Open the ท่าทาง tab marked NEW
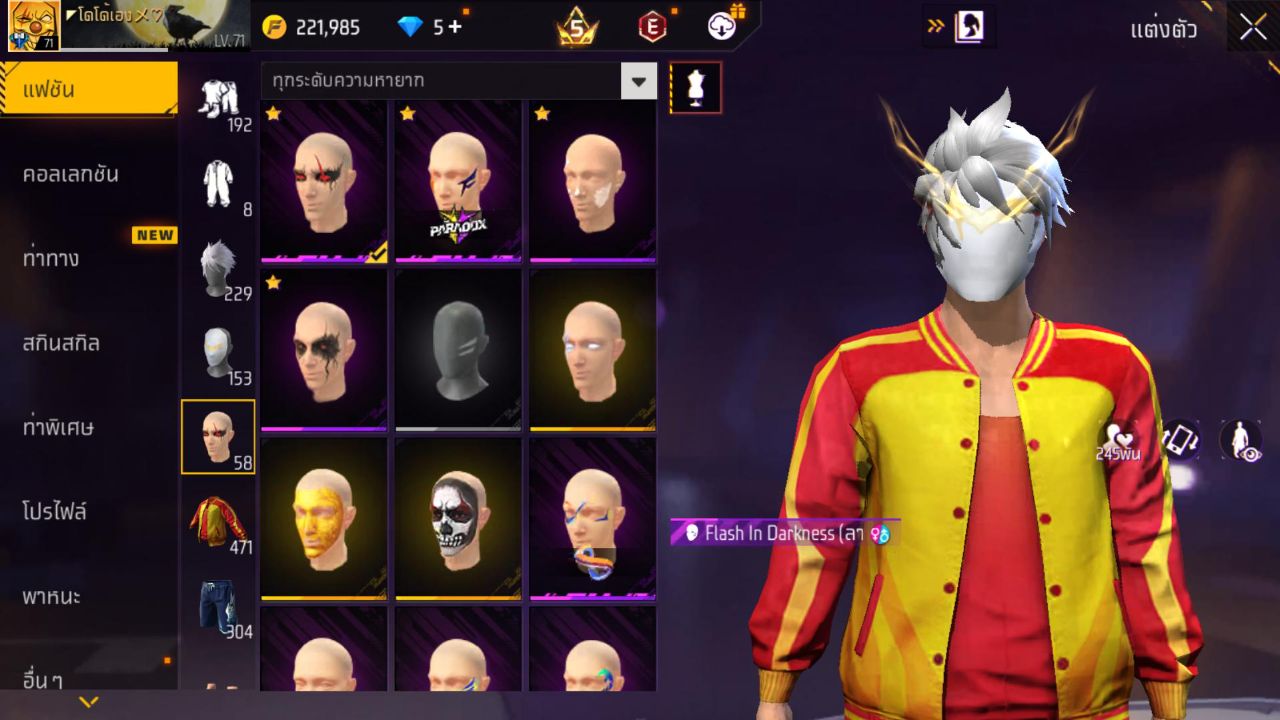This screenshot has height=720, width=1280. pyautogui.click(x=62, y=258)
